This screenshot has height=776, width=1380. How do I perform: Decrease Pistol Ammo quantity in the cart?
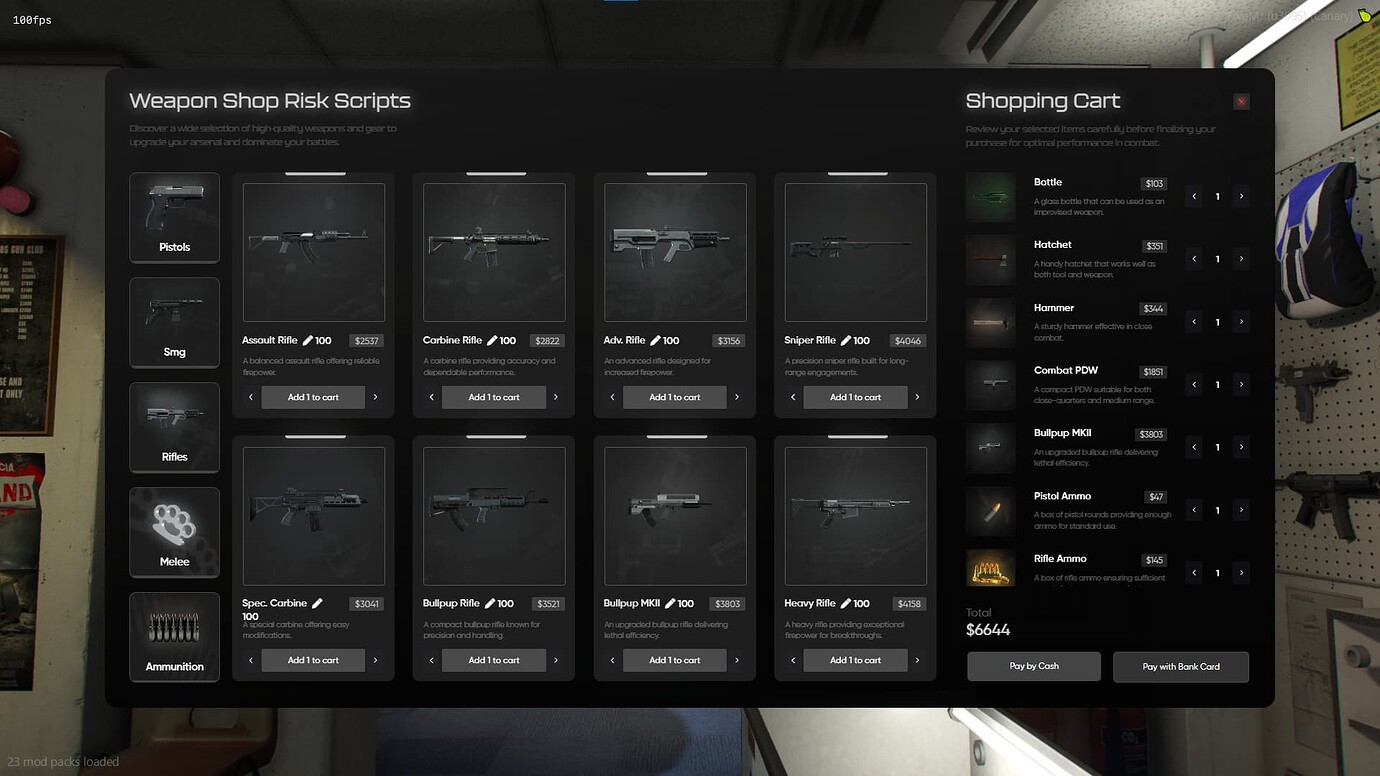coord(1193,510)
